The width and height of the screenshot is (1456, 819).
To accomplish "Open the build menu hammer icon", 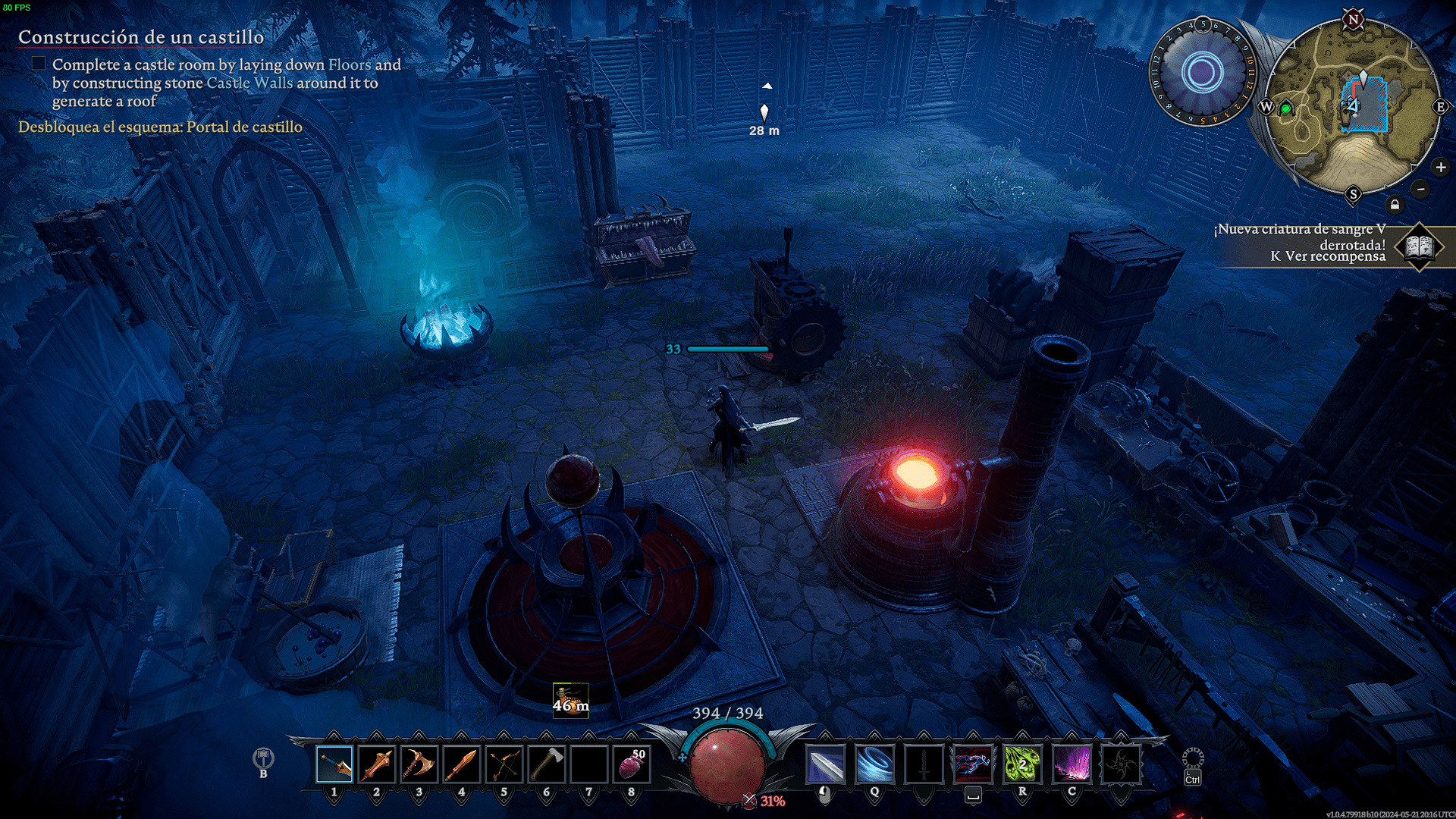I will point(263,758).
